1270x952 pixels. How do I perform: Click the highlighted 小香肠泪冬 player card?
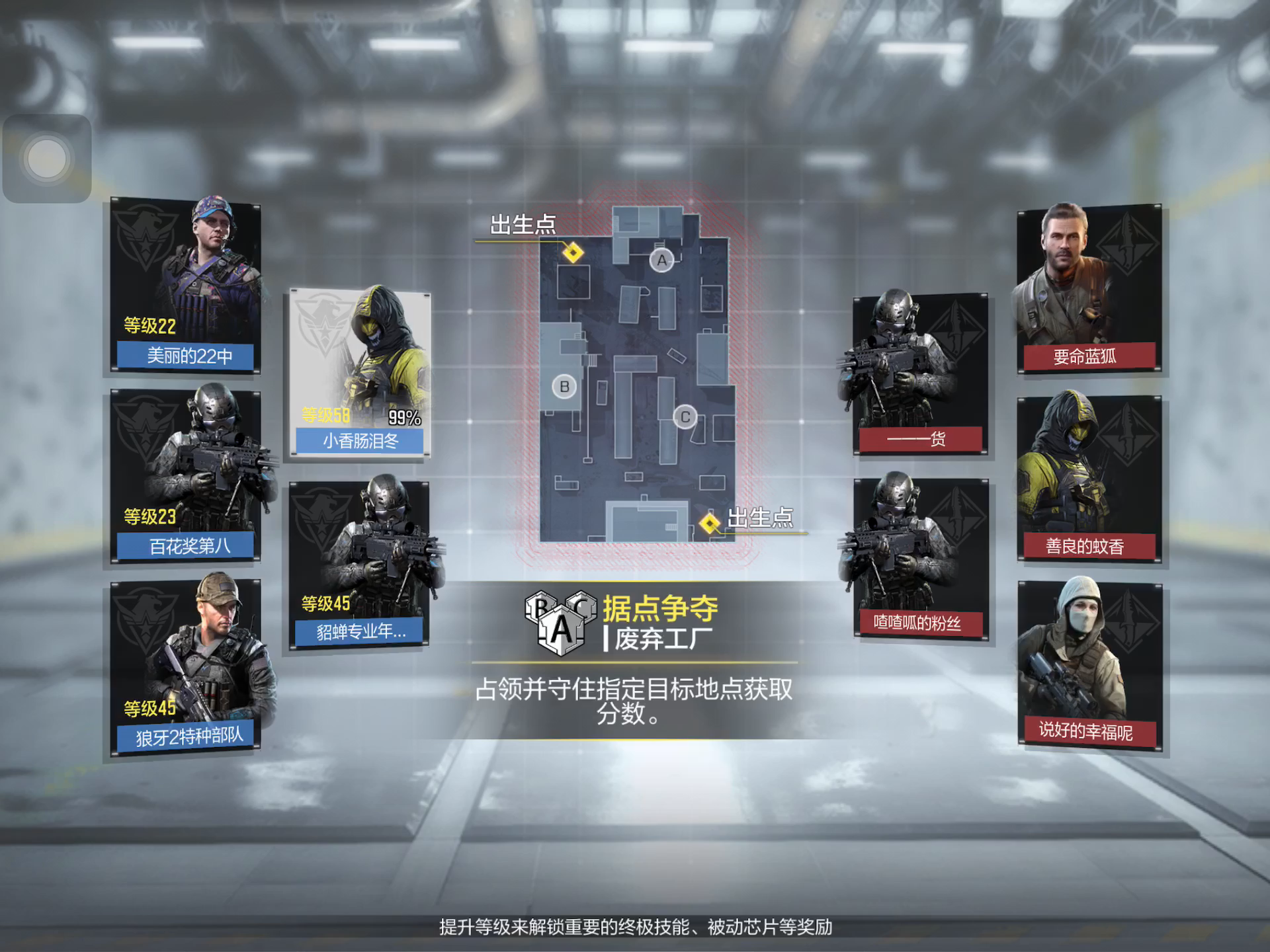[x=360, y=374]
